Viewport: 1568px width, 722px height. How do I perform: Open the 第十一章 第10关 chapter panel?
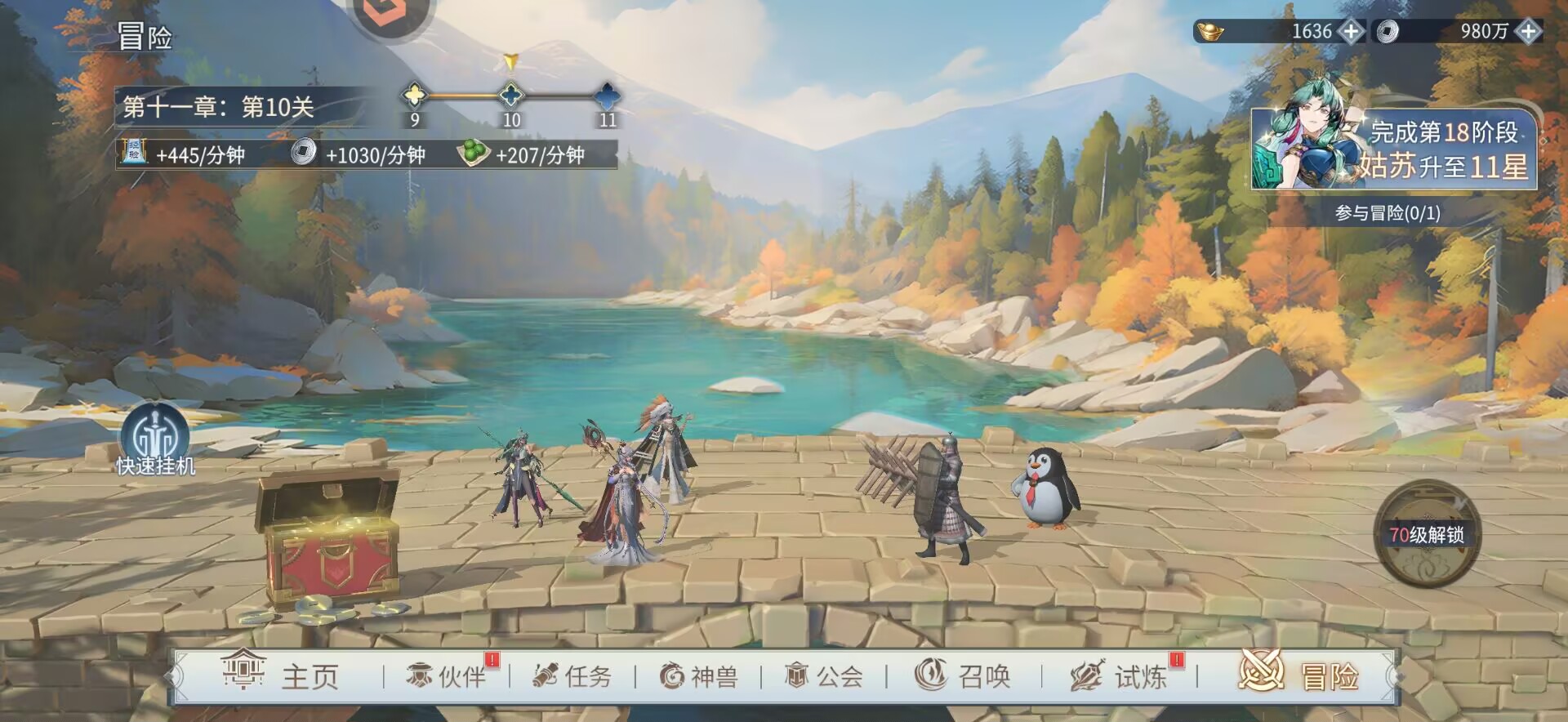click(x=219, y=107)
